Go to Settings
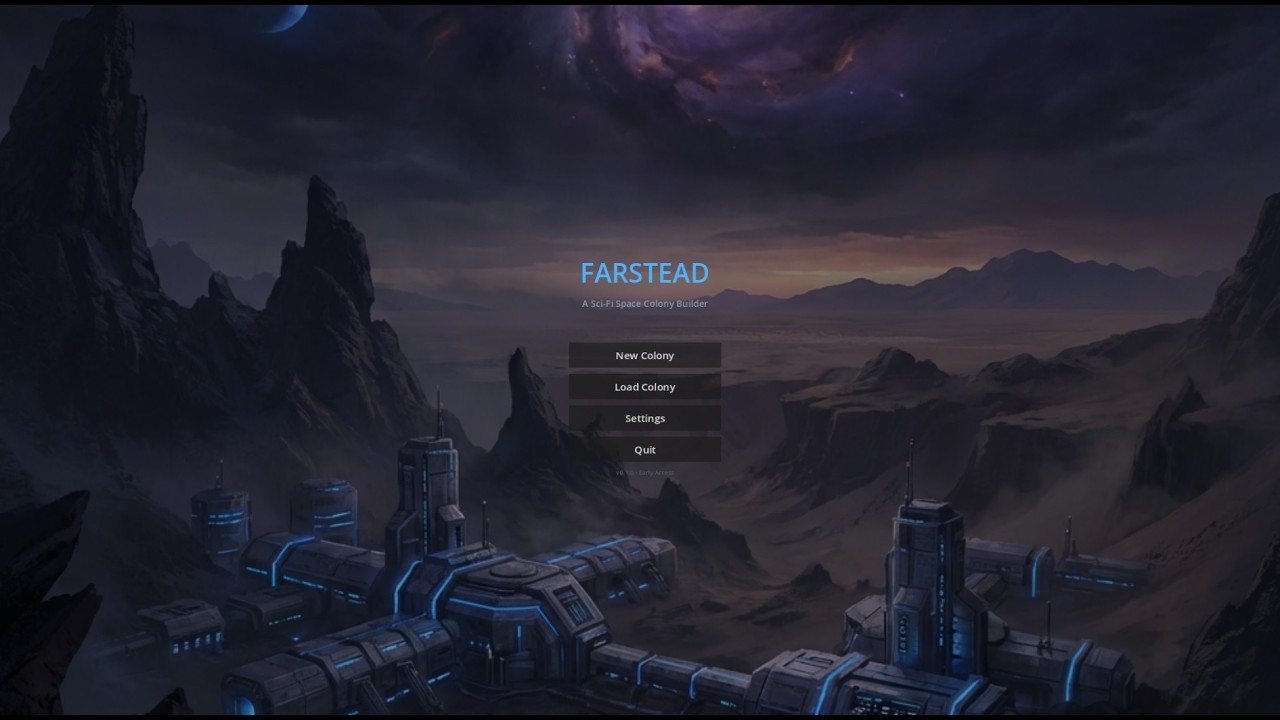This screenshot has width=1280, height=720. click(645, 418)
